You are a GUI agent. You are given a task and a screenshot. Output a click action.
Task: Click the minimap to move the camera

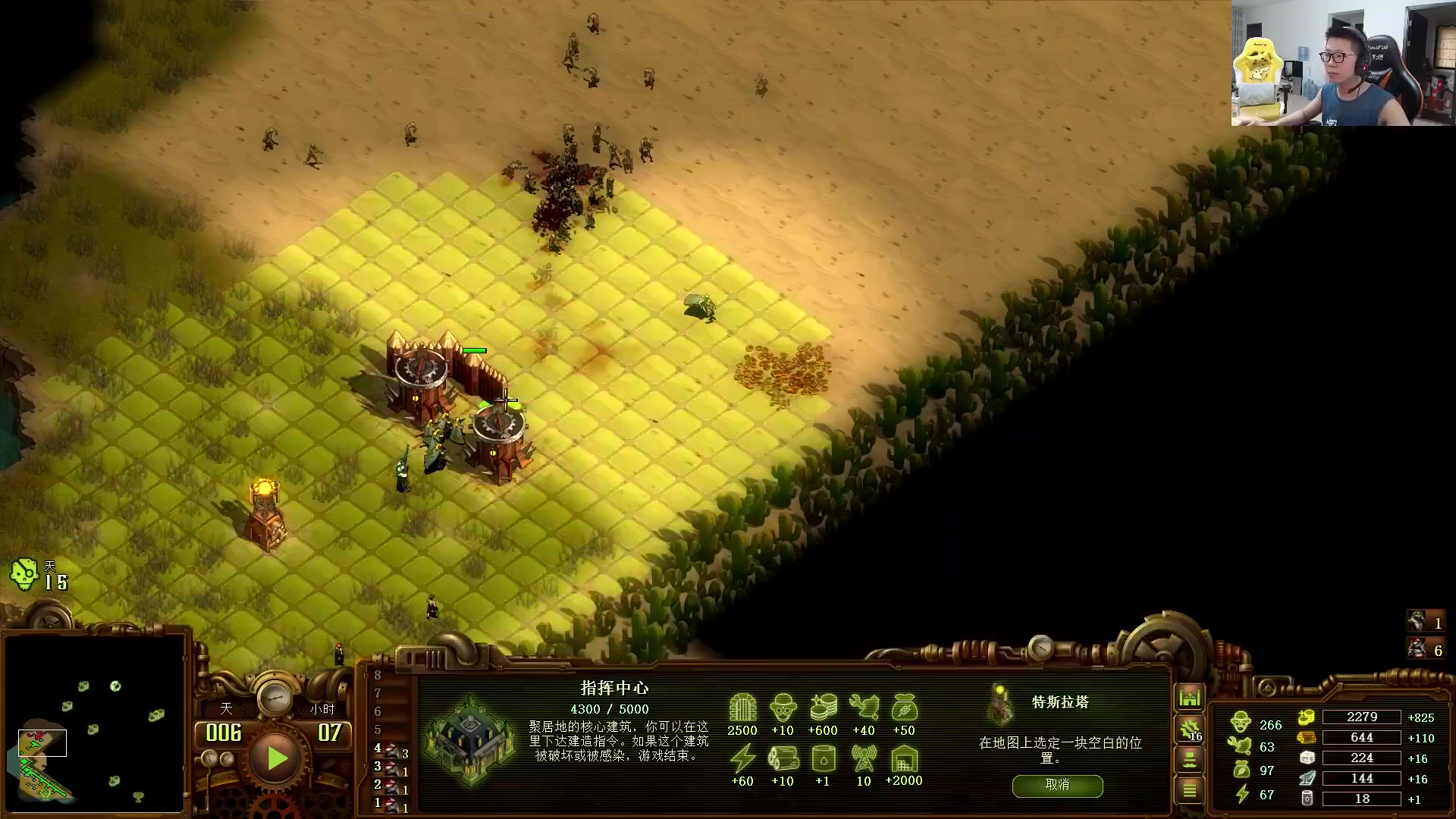(x=94, y=723)
